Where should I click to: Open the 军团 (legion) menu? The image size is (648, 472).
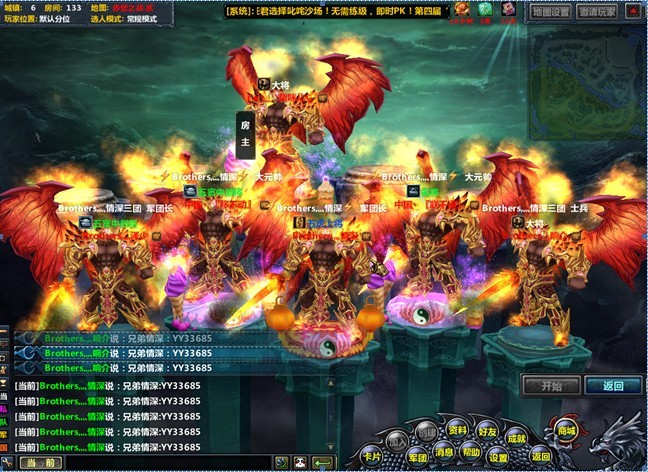point(415,457)
